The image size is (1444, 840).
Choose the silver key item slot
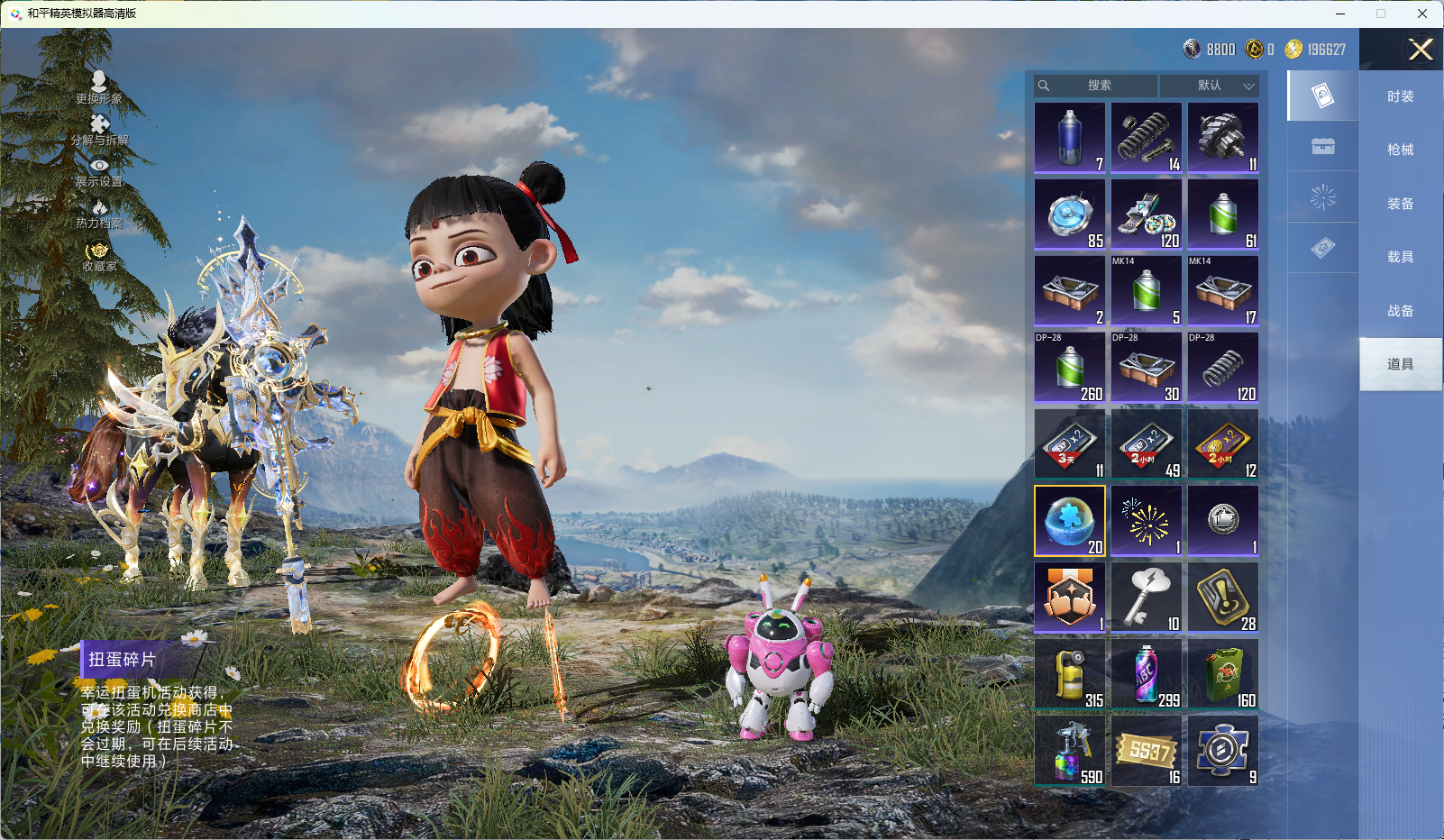click(x=1147, y=598)
